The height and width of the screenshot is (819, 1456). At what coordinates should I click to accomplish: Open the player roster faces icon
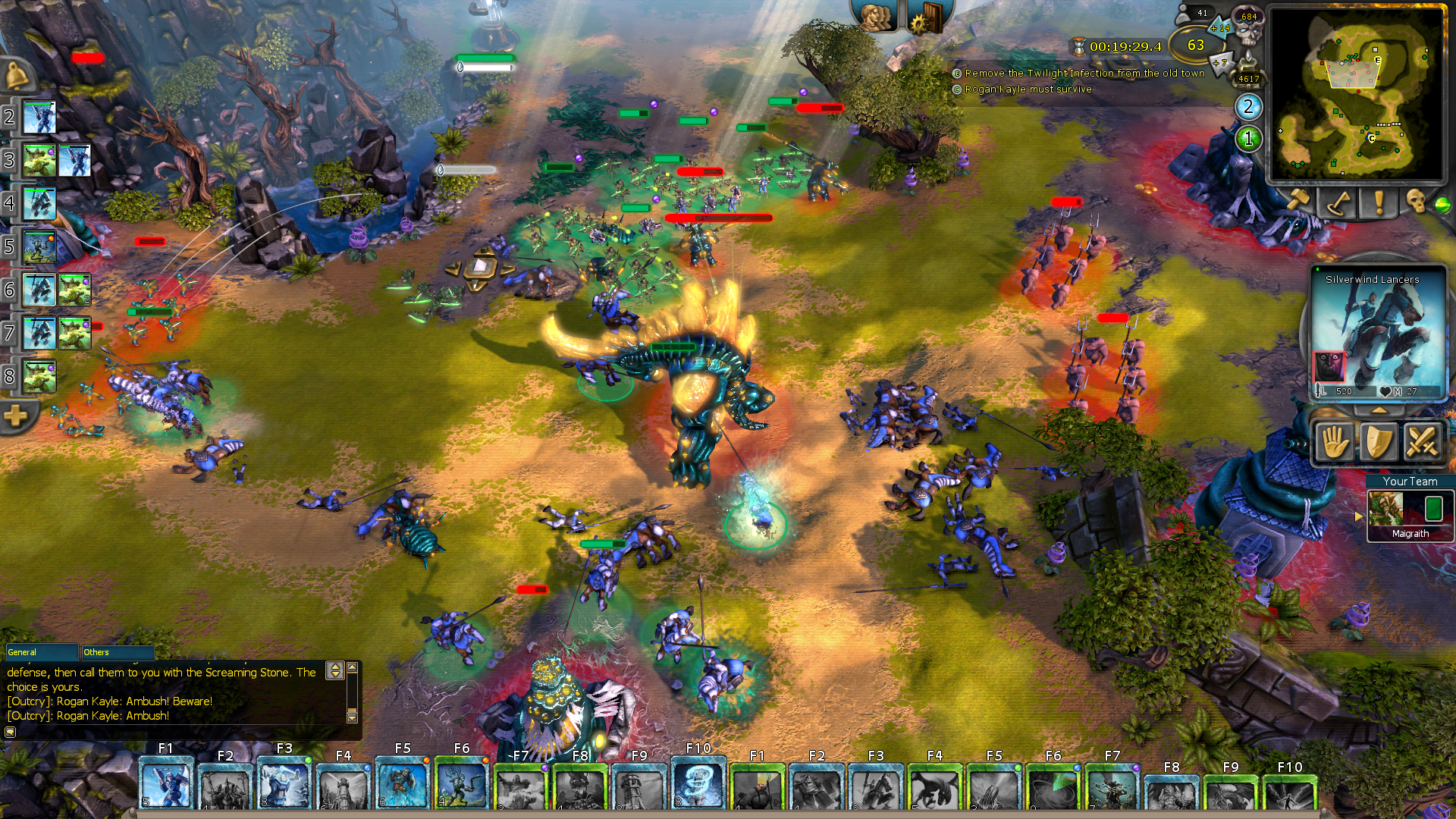[x=876, y=18]
